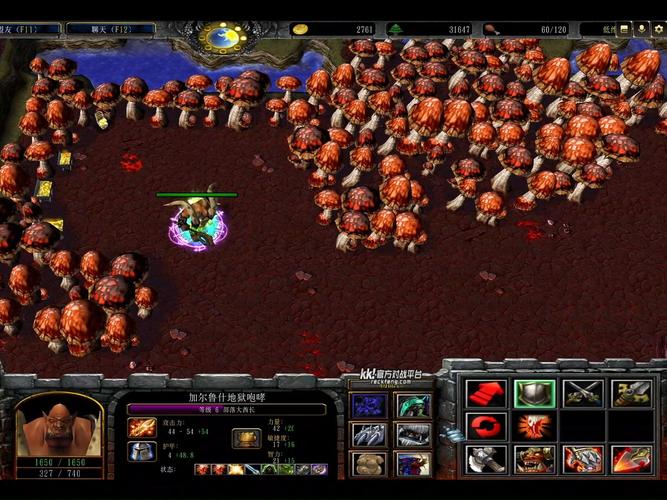The height and width of the screenshot is (500, 667).
Task: Click the toothed jaw inventory item
Action: click(412, 434)
